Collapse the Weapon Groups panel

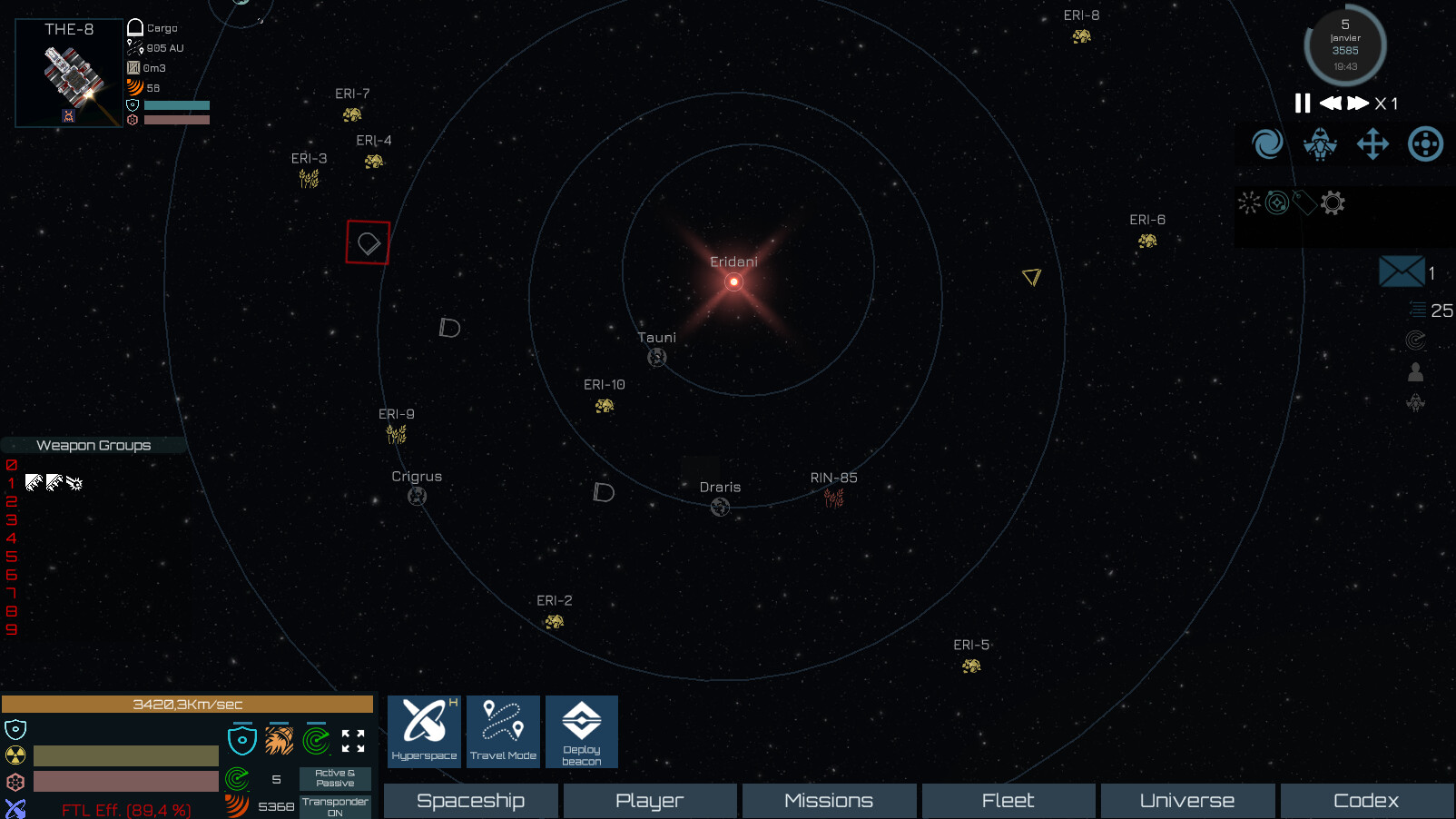(x=93, y=445)
